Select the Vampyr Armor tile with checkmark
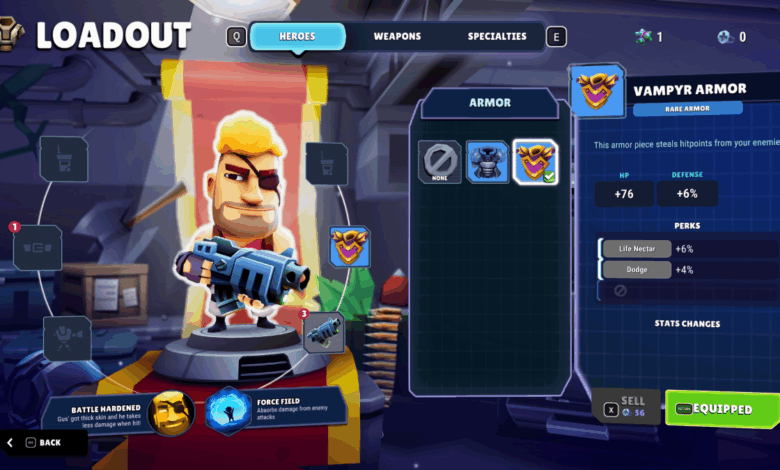Screen dimensions: 780x470 [535, 162]
